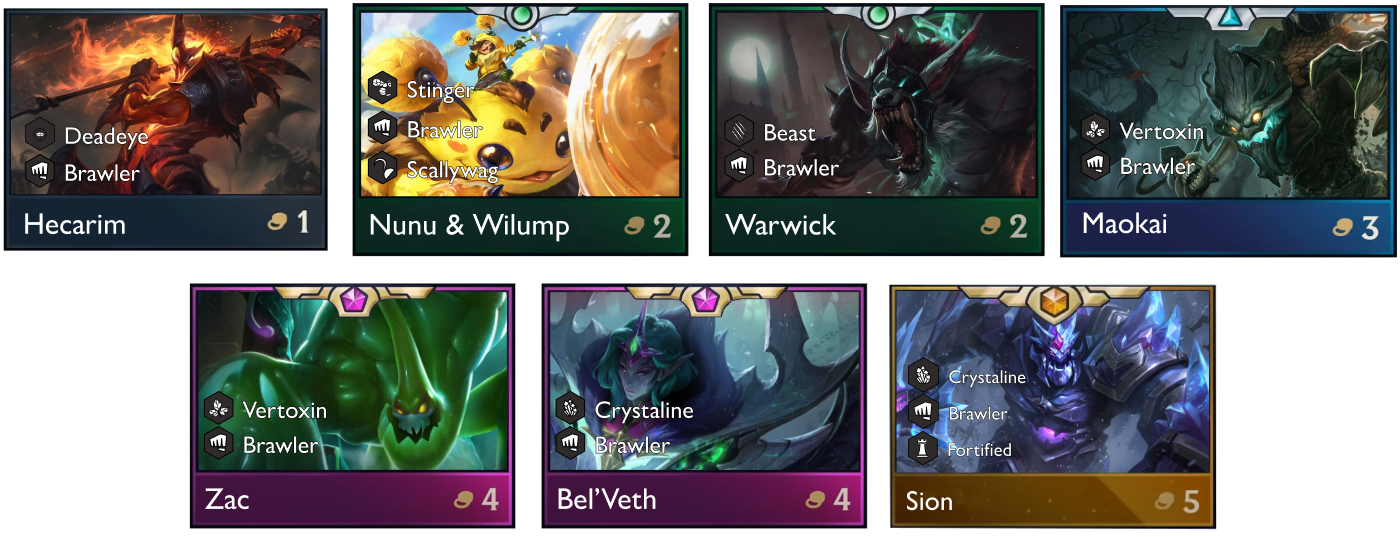Click Zac's Brawler trait icon
Image resolution: width=1400 pixels, height=537 pixels.
point(219,444)
